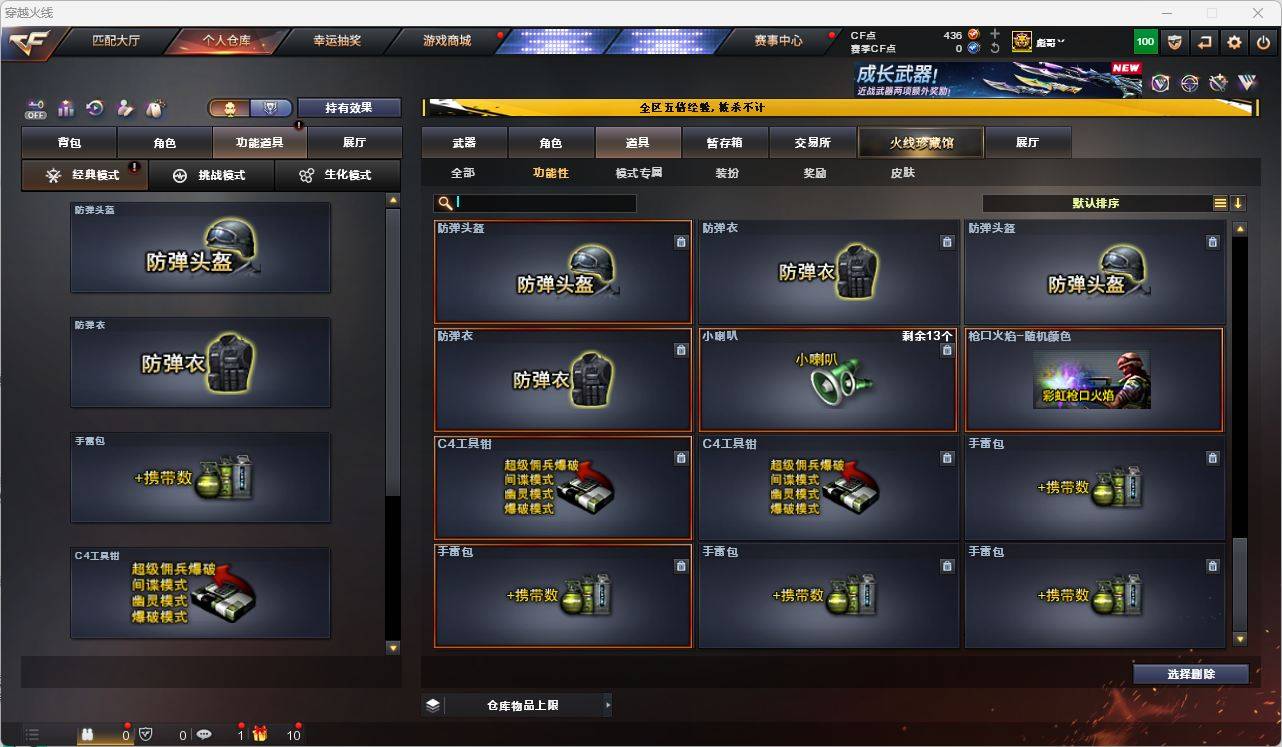Click the stacked-layers icon beside 仓库物品上限
The width and height of the screenshot is (1282, 747).
[432, 704]
